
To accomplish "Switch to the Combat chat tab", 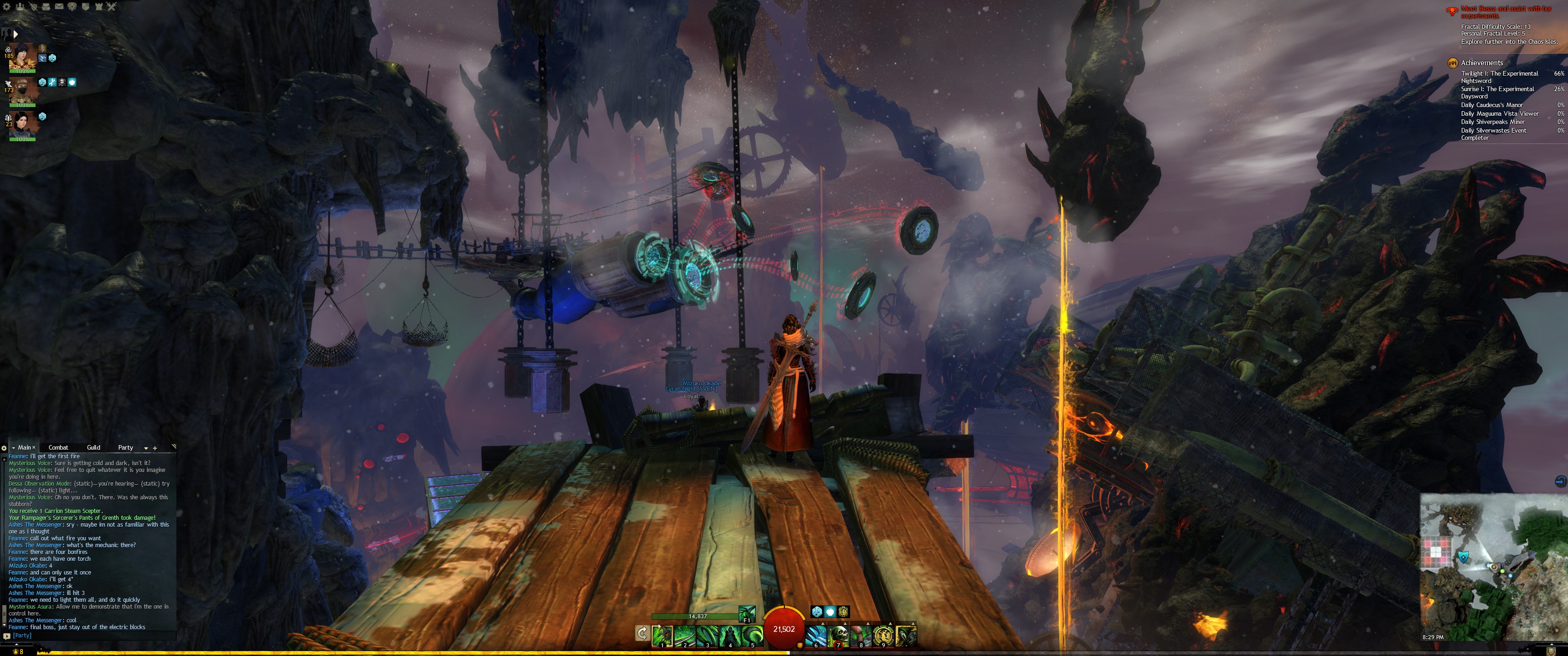I will [x=58, y=447].
